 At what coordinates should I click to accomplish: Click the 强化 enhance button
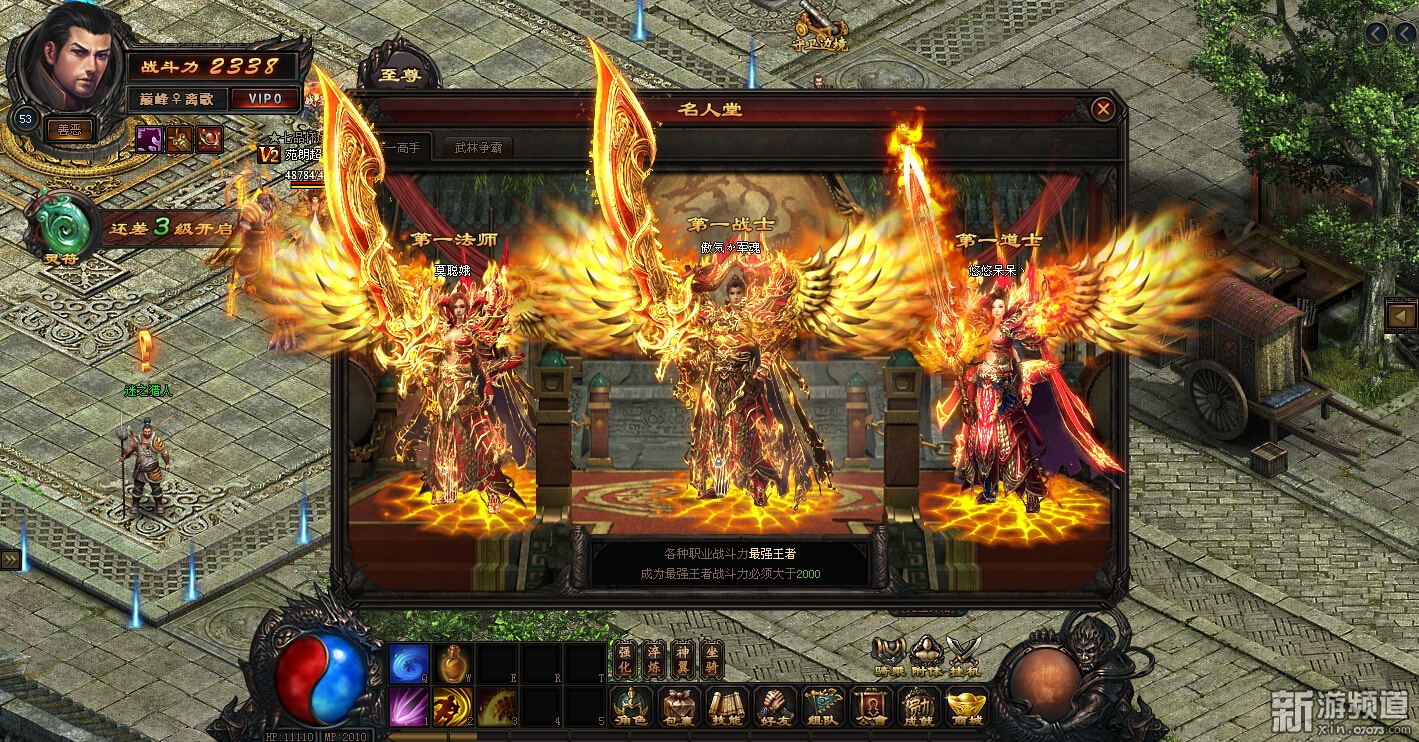(625, 658)
